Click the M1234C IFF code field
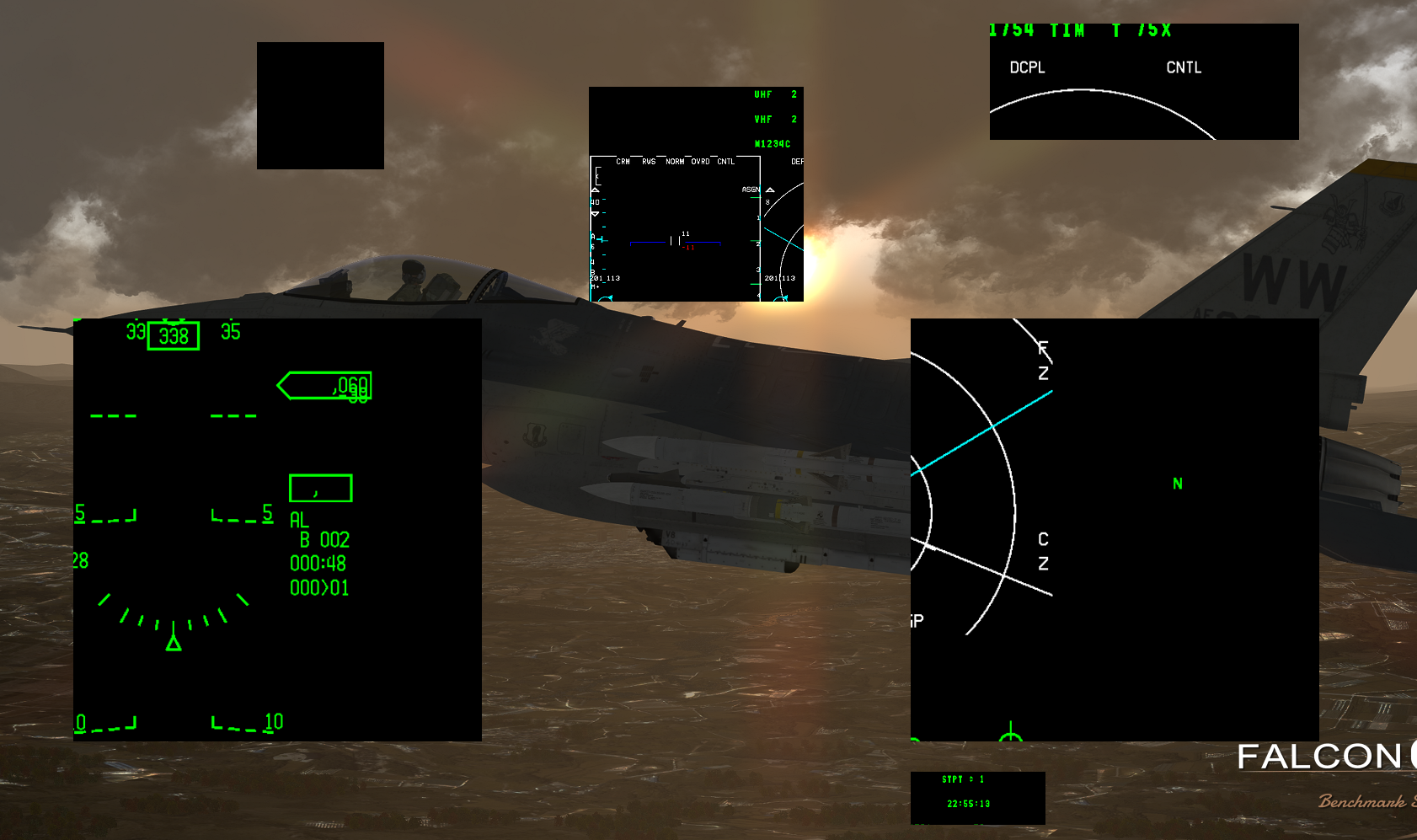The height and width of the screenshot is (840, 1417). (x=773, y=142)
